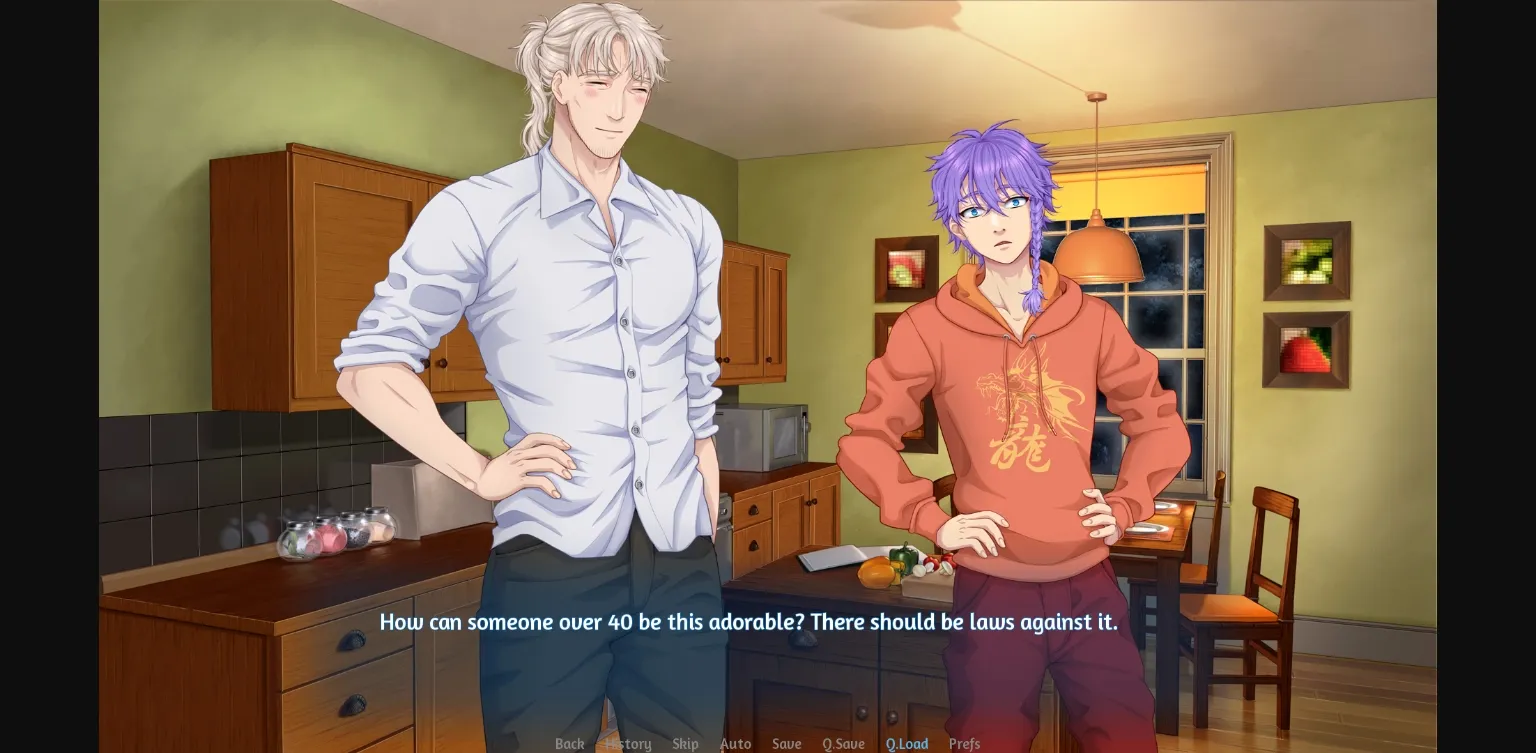This screenshot has width=1536, height=753.
Task: Enable Skip mode
Action: (686, 744)
